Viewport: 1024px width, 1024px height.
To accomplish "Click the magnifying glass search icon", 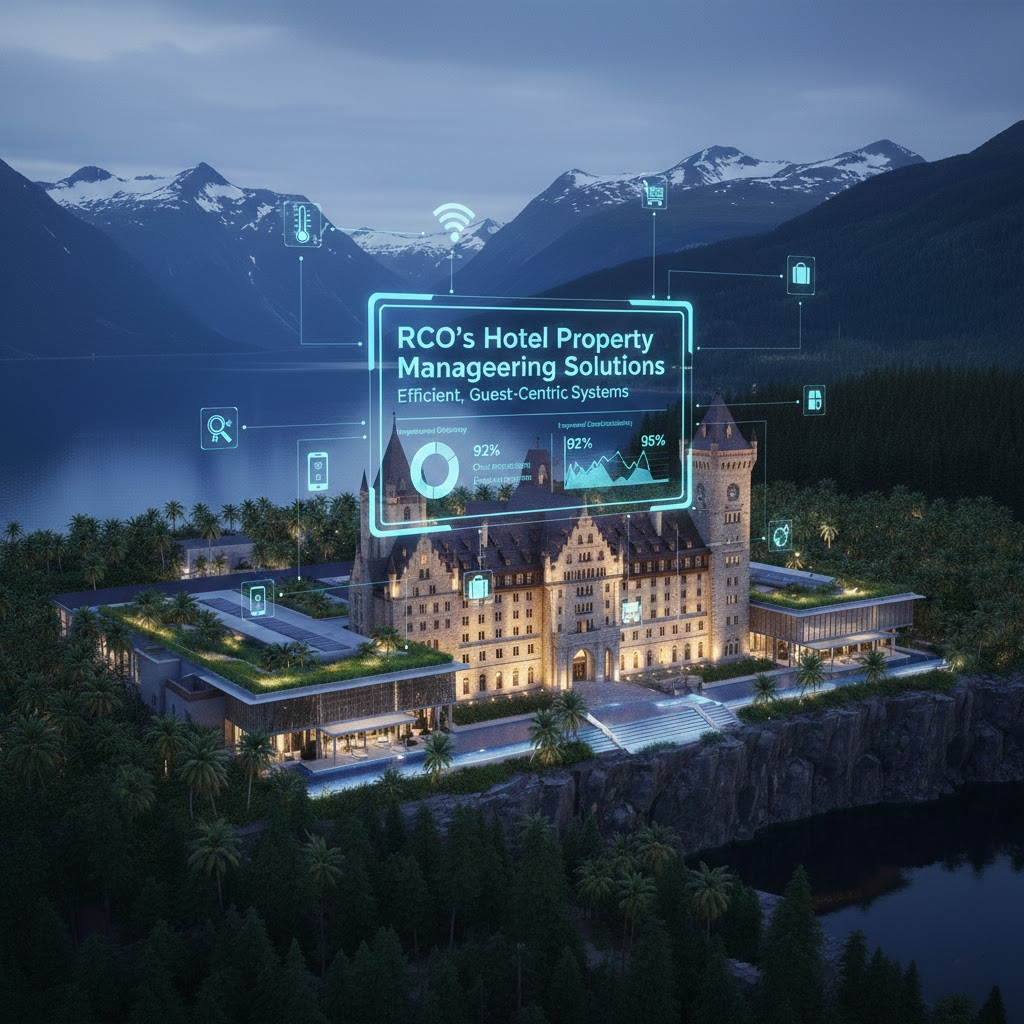I will click(219, 427).
